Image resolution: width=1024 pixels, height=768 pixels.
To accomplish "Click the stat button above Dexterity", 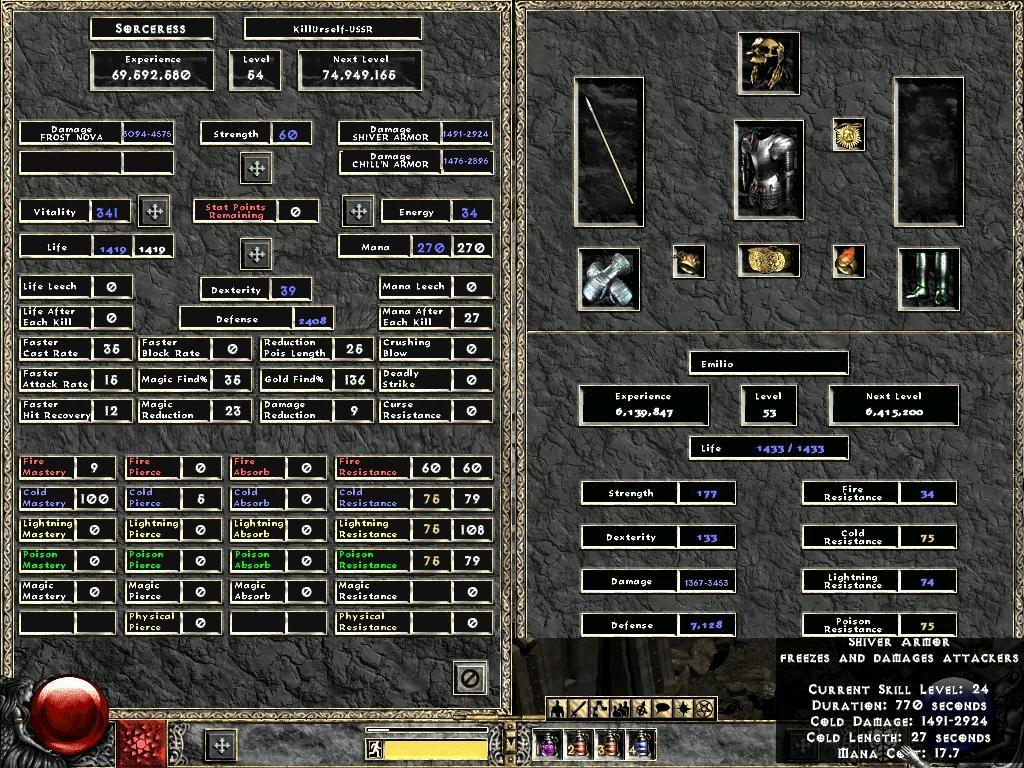I will [256, 254].
